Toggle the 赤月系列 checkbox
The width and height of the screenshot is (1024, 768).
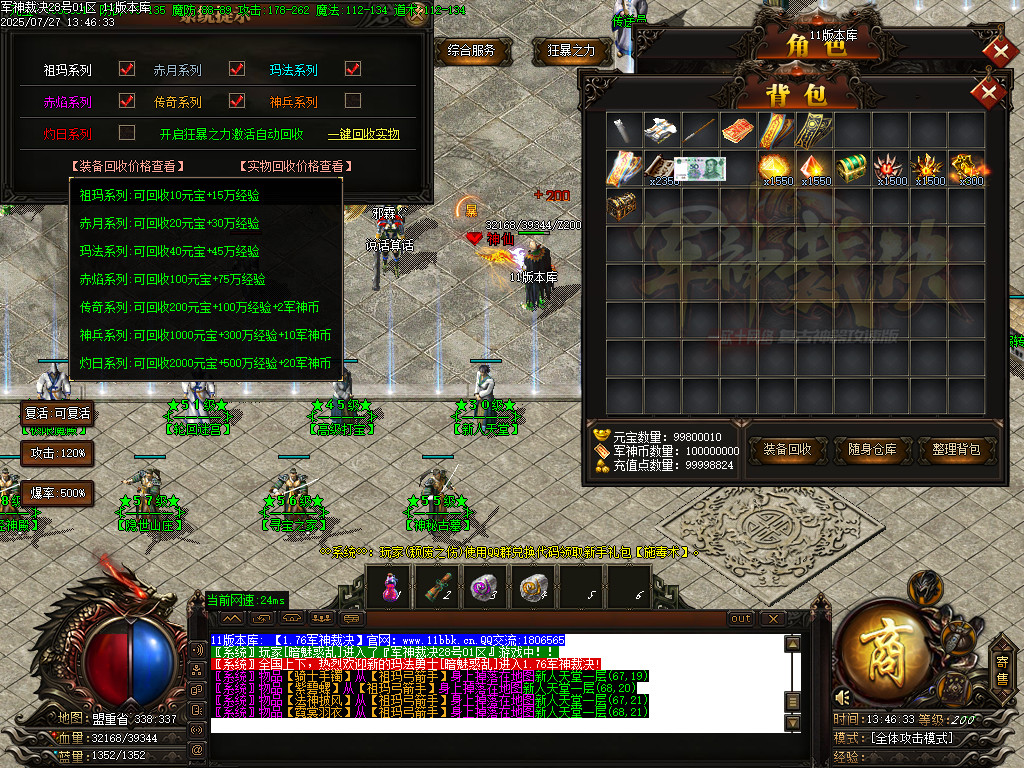[237, 70]
